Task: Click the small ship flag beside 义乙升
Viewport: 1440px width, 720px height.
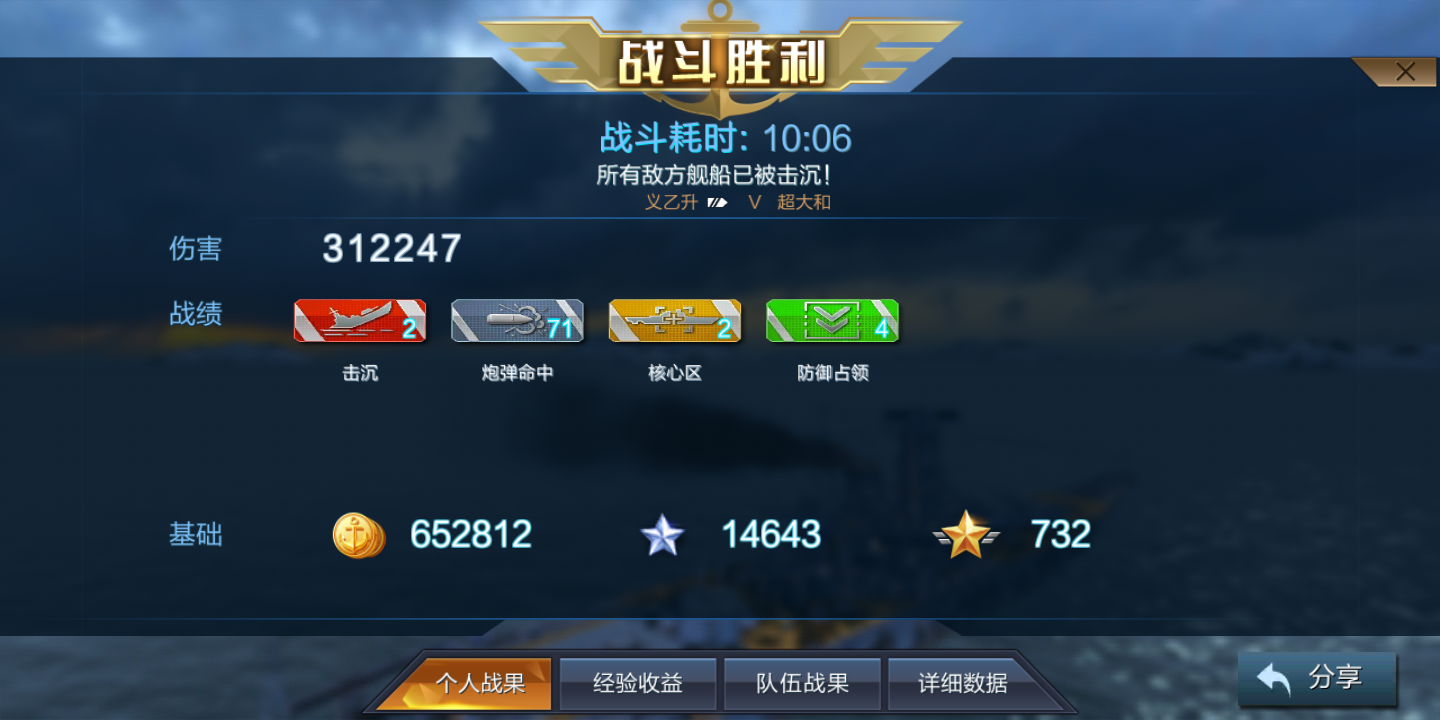Action: (717, 204)
